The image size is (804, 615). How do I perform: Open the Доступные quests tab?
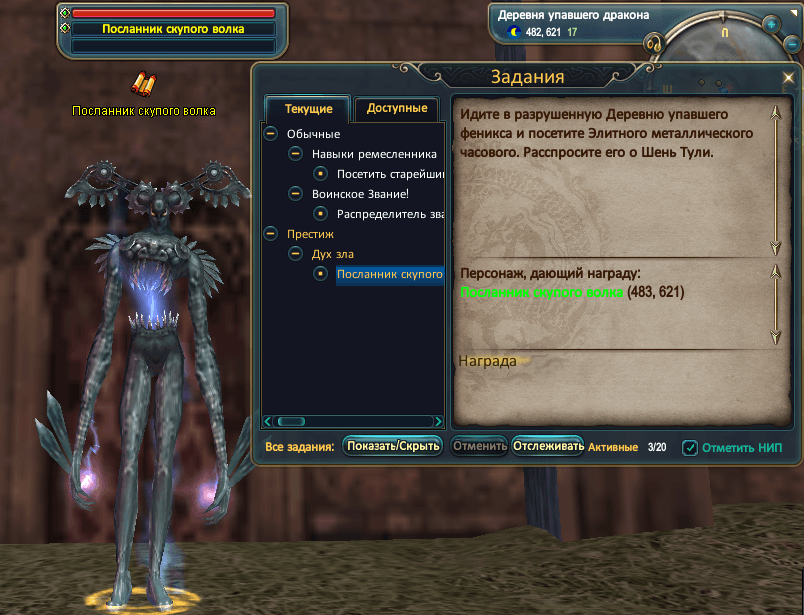(x=397, y=108)
